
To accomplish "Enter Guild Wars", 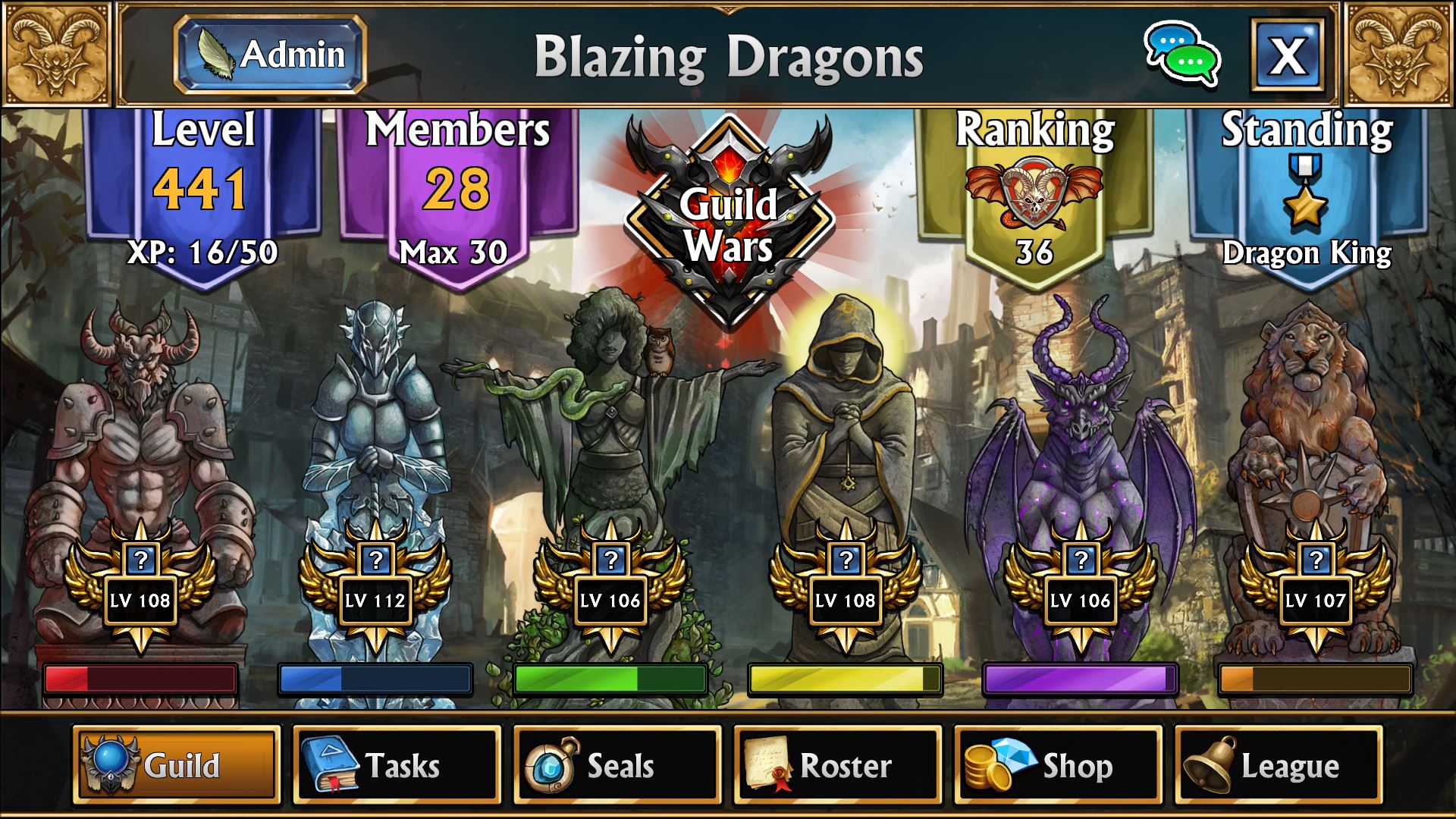I will (x=728, y=224).
